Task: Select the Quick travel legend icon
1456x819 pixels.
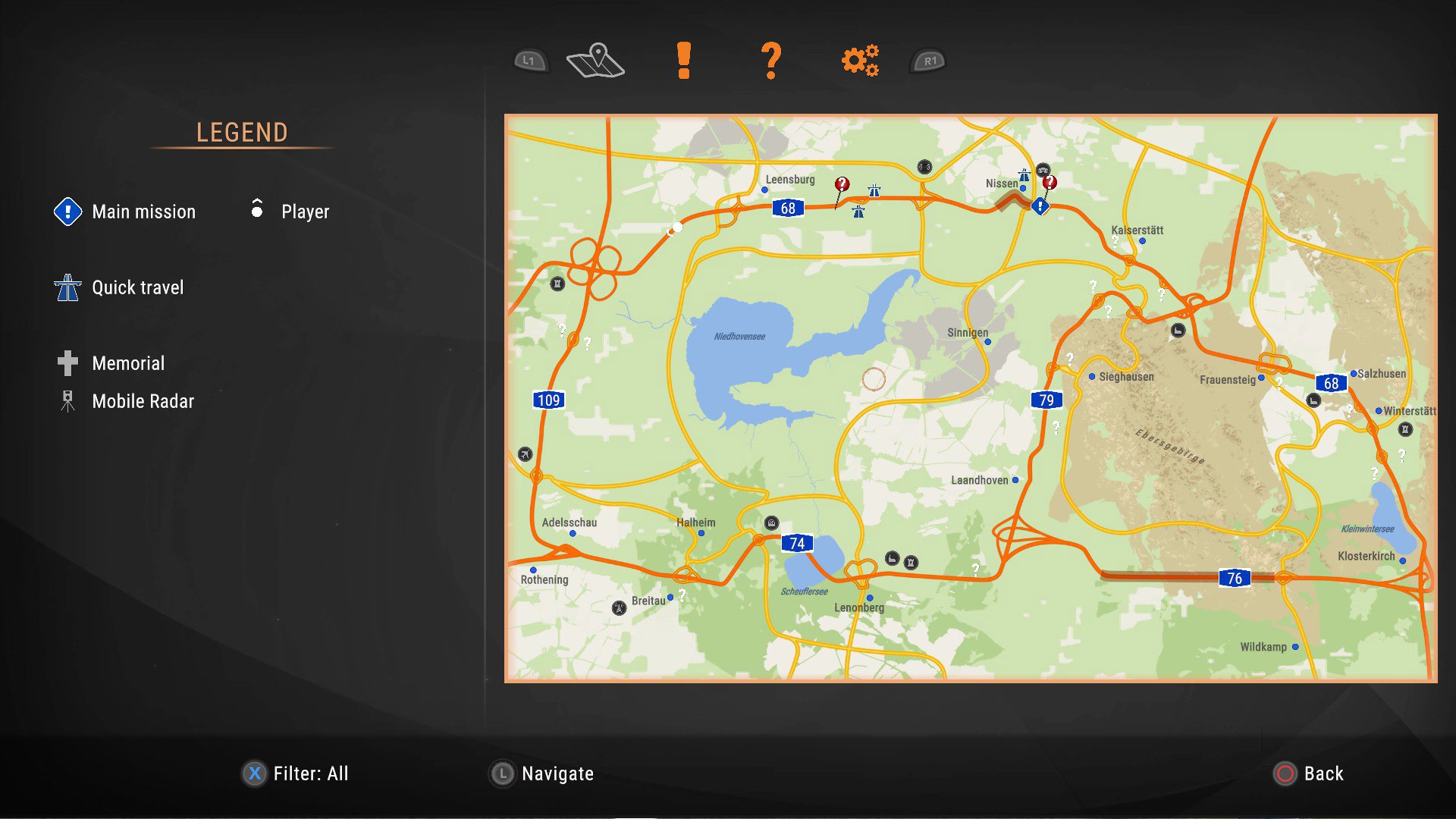Action: point(67,287)
